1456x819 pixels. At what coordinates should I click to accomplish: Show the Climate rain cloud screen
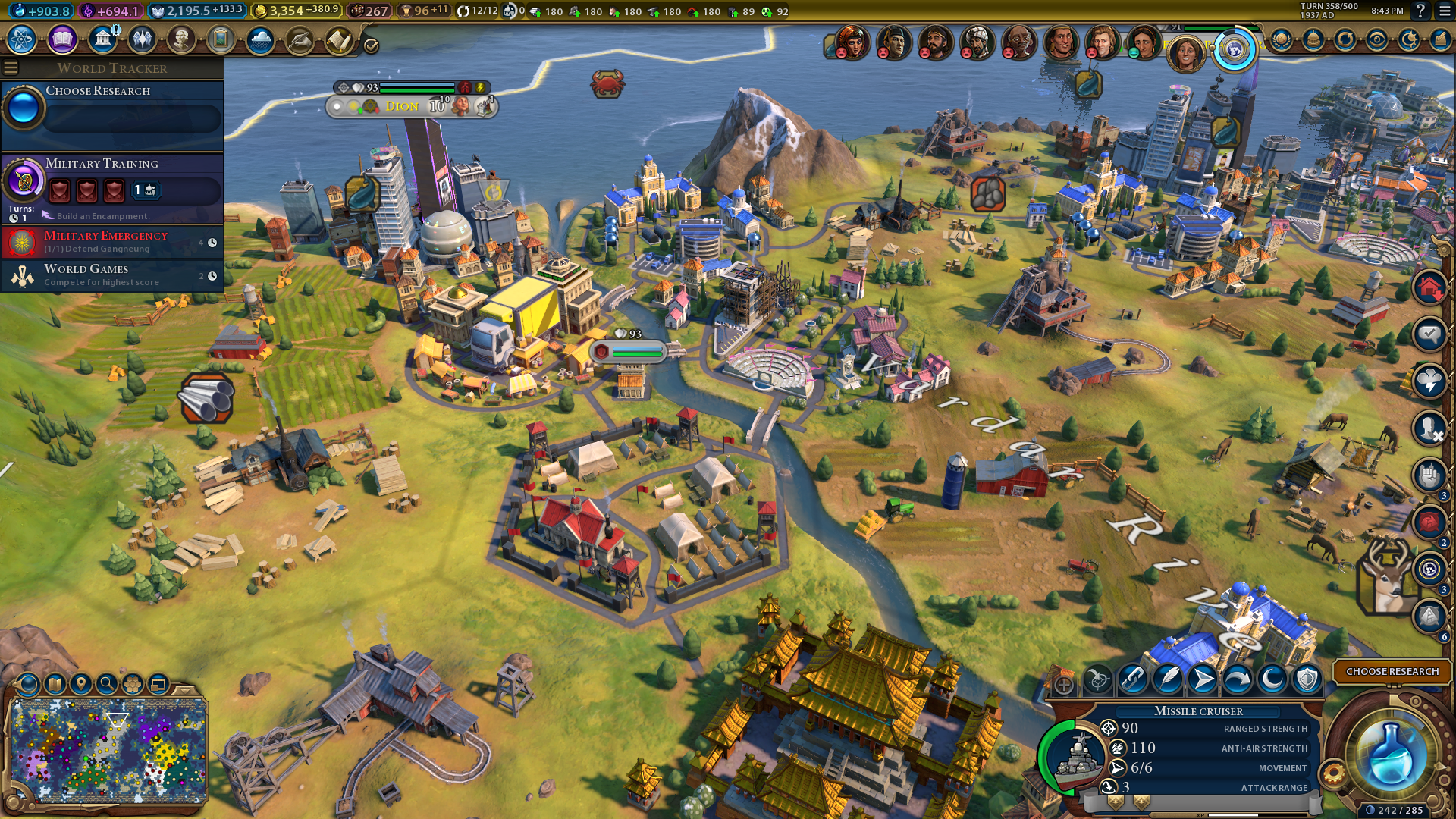(260, 39)
